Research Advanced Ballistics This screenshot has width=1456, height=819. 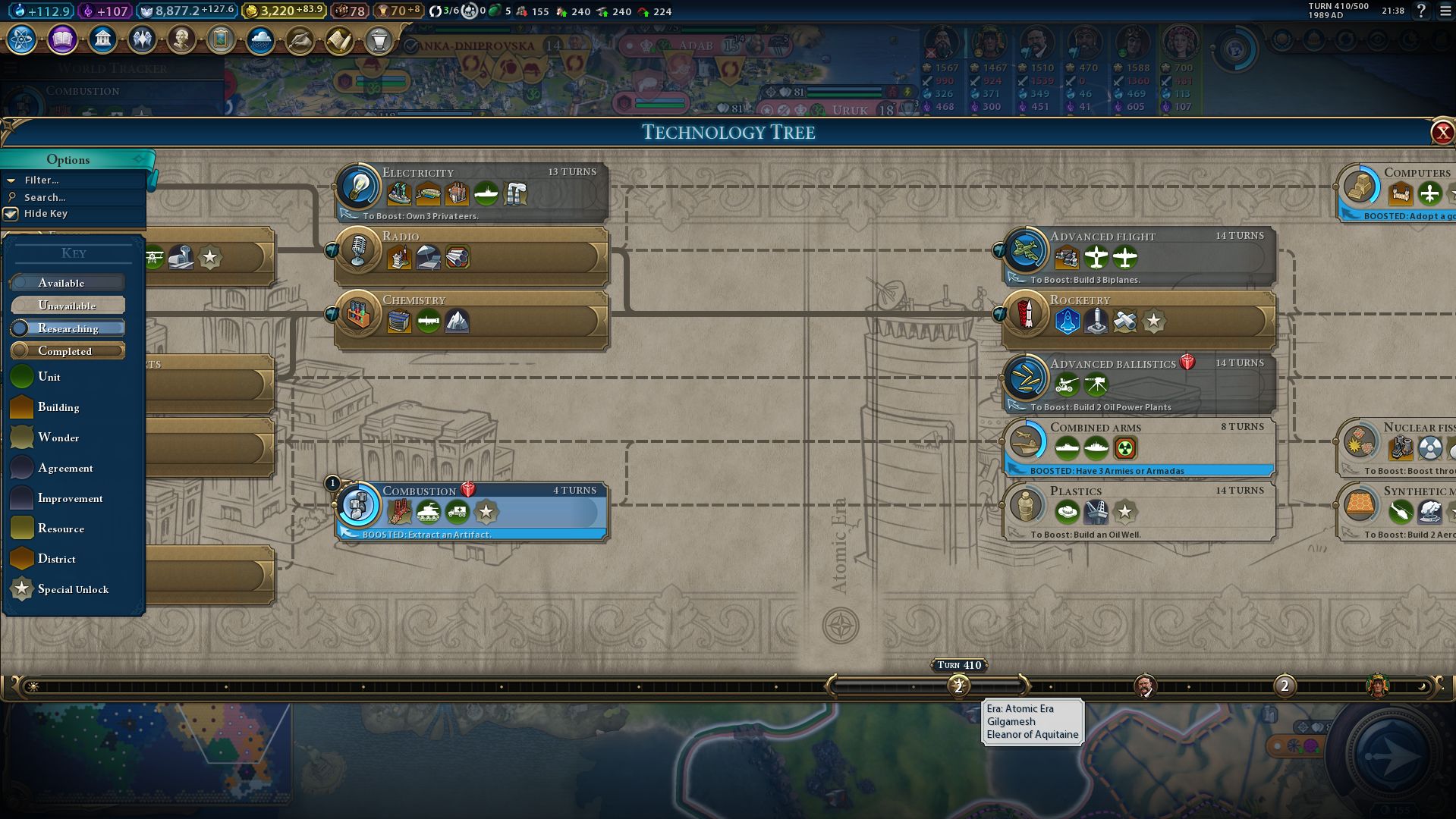tap(1140, 383)
